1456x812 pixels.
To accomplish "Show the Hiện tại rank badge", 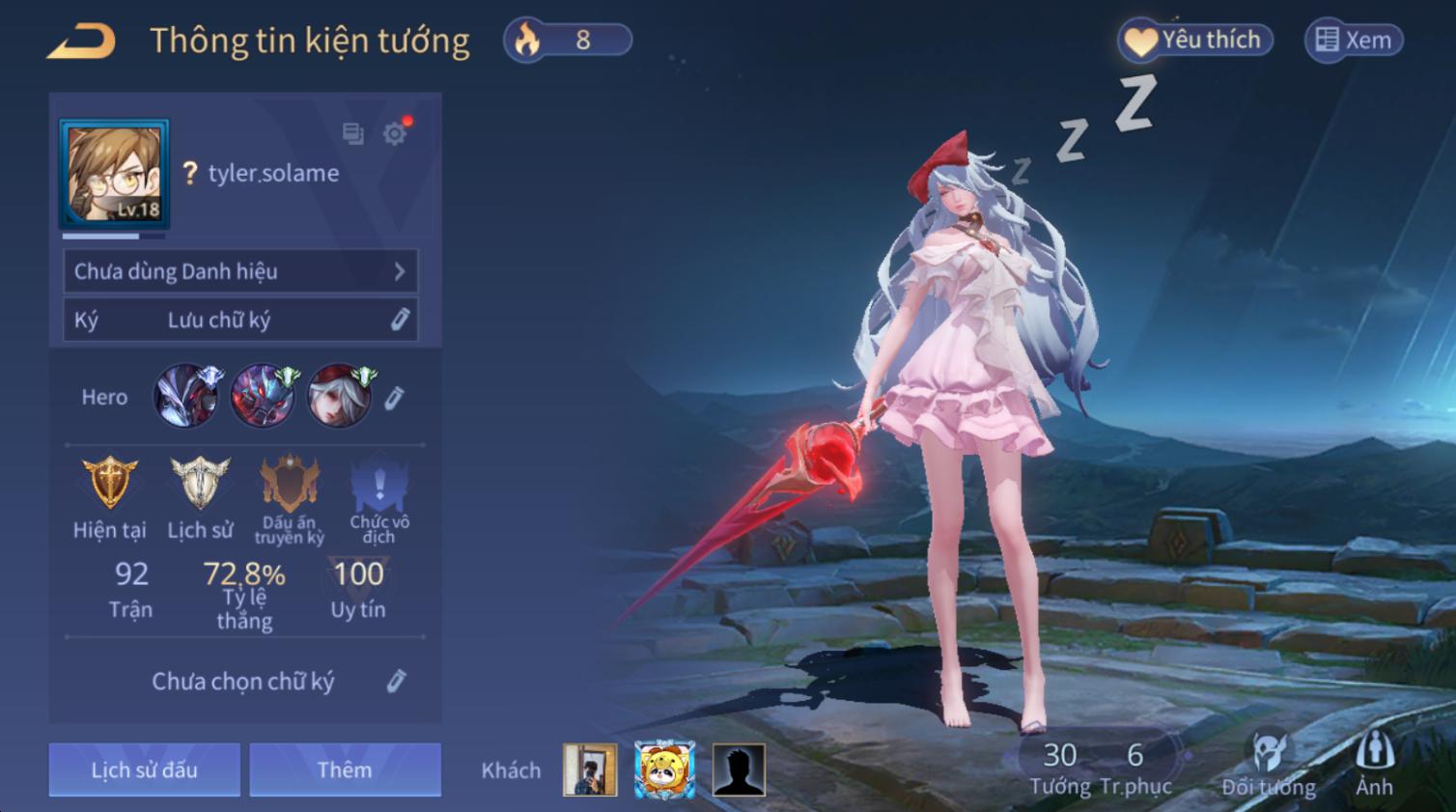I will [109, 483].
